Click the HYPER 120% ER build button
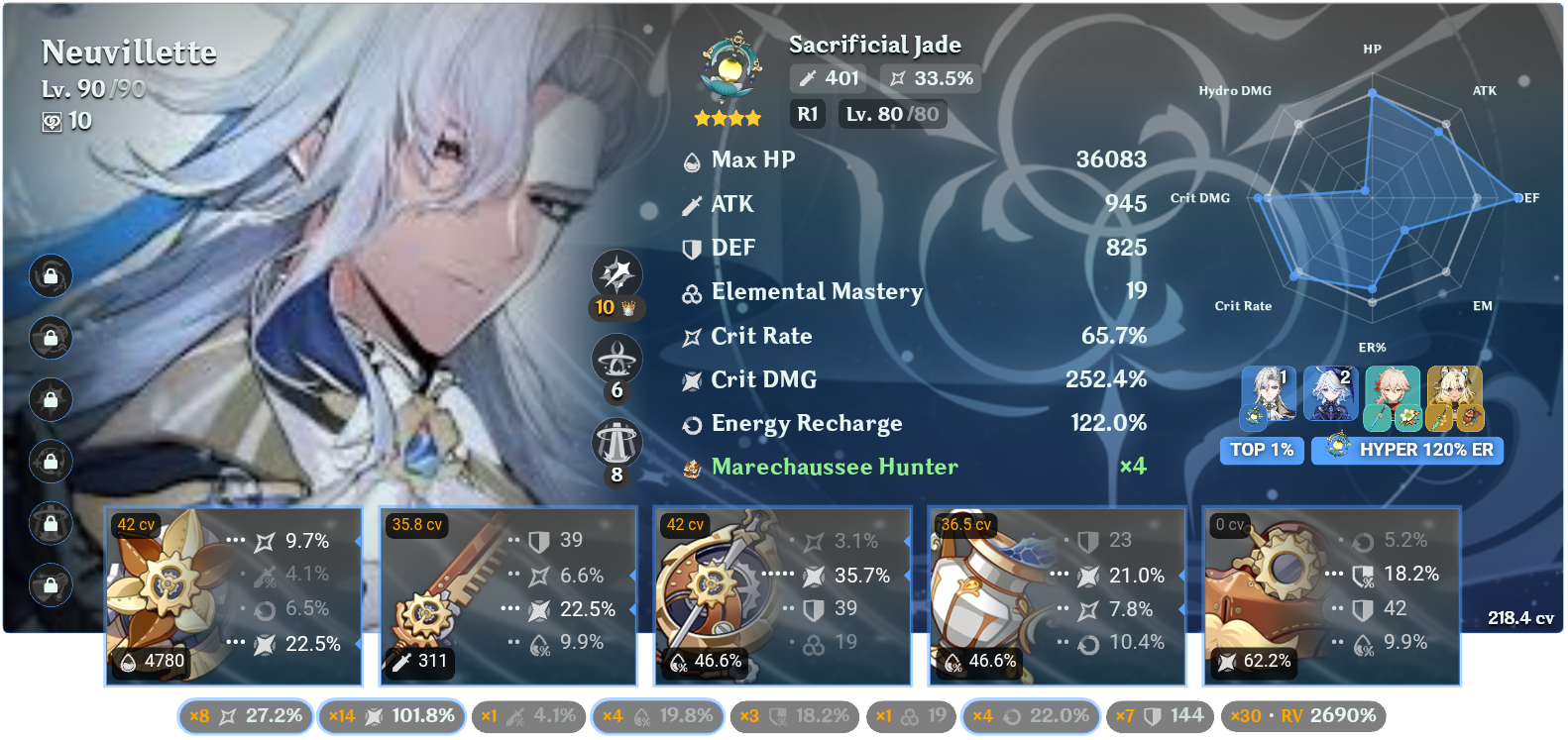 [1407, 451]
